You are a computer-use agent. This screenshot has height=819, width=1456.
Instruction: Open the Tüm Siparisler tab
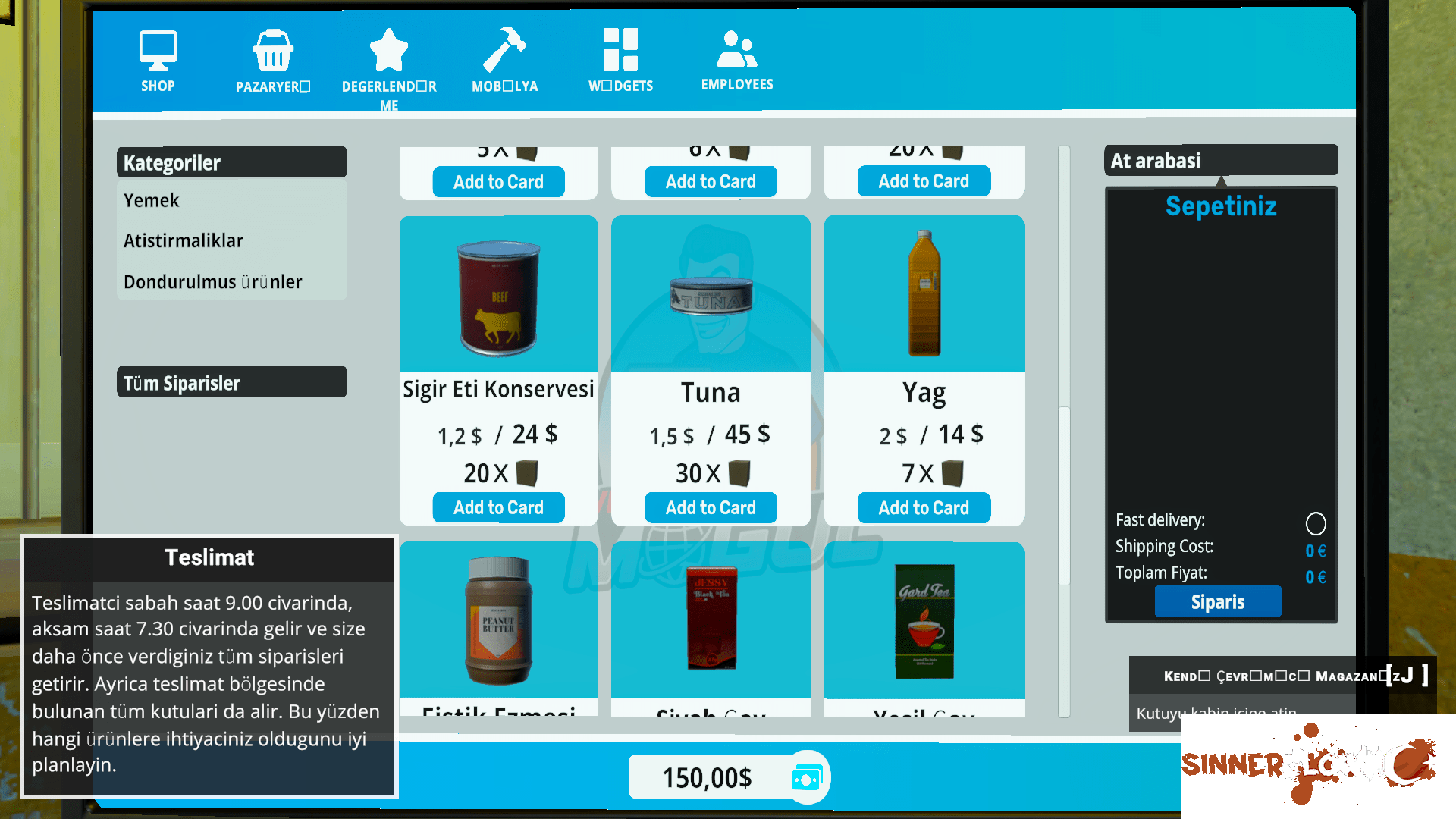(x=231, y=382)
